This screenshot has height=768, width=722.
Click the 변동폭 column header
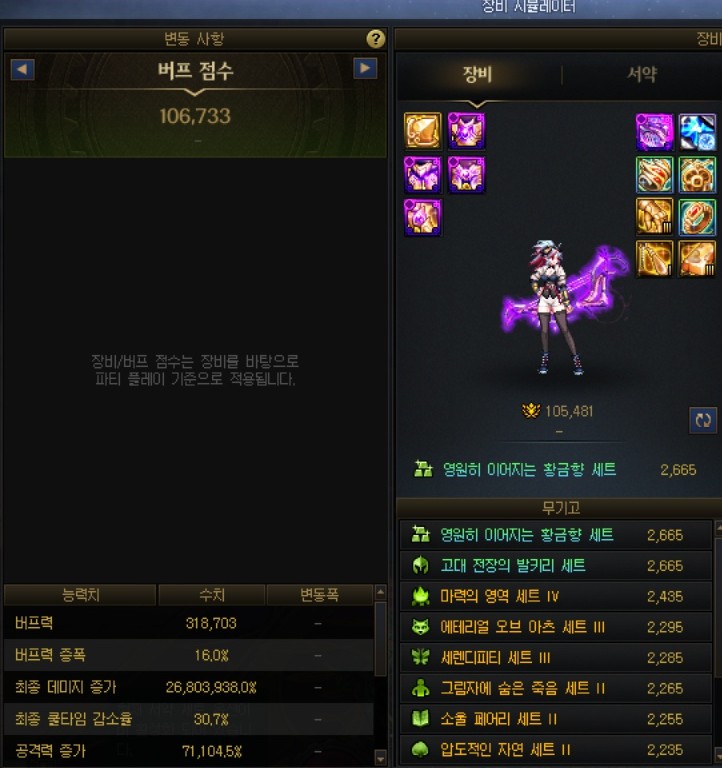pos(319,596)
